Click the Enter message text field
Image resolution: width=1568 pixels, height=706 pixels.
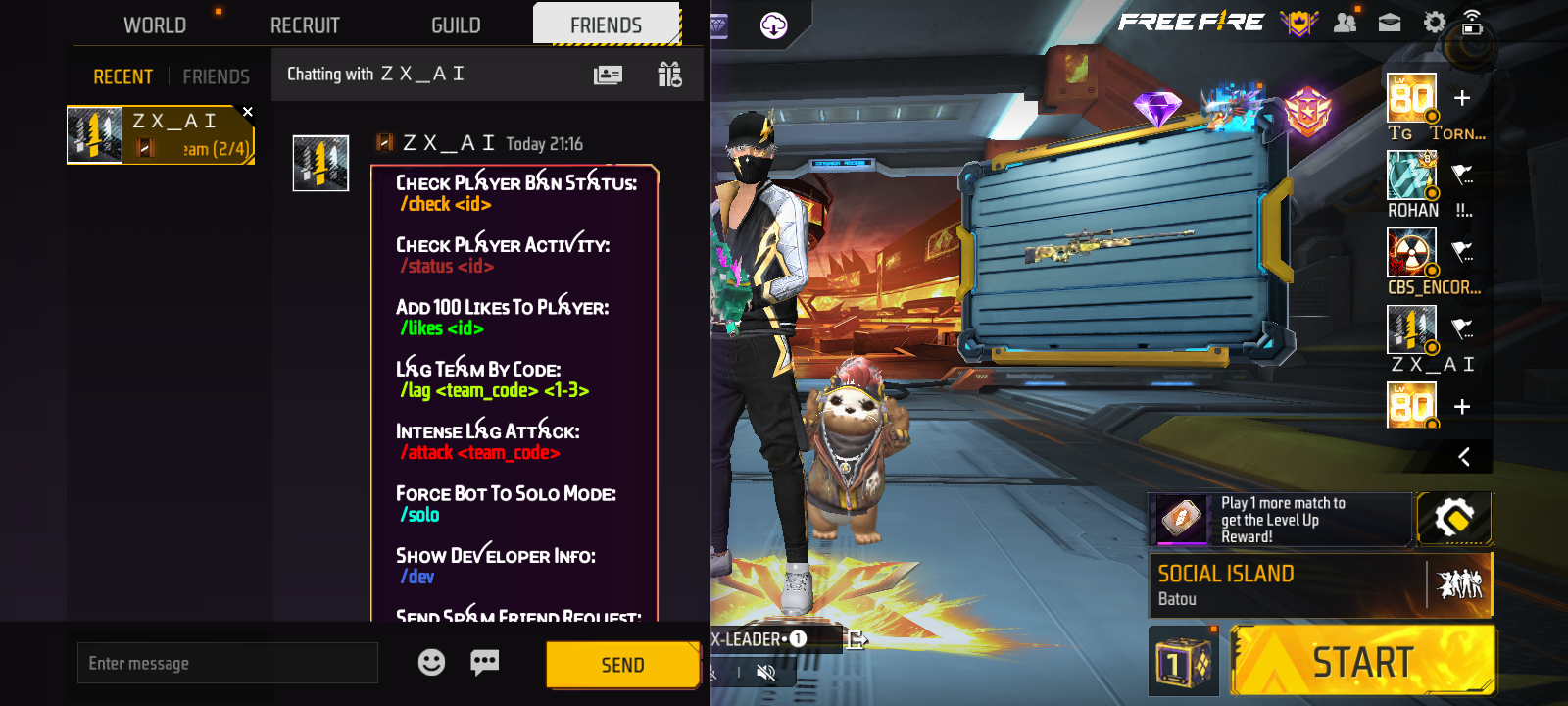[x=227, y=664]
